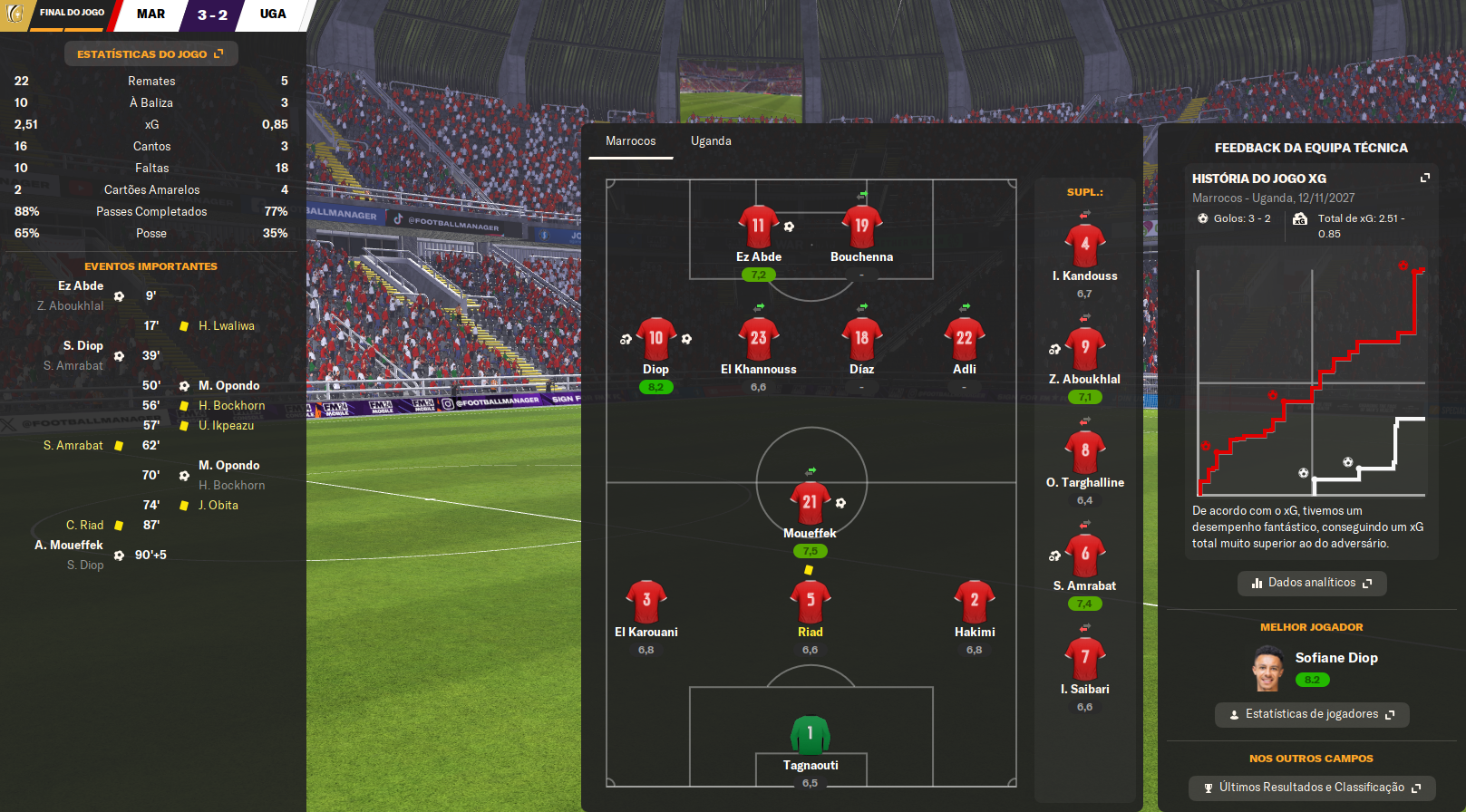Screen dimensions: 1466x812
Task: View best player Sofiane Diop's portrait
Action: [x=1267, y=669]
